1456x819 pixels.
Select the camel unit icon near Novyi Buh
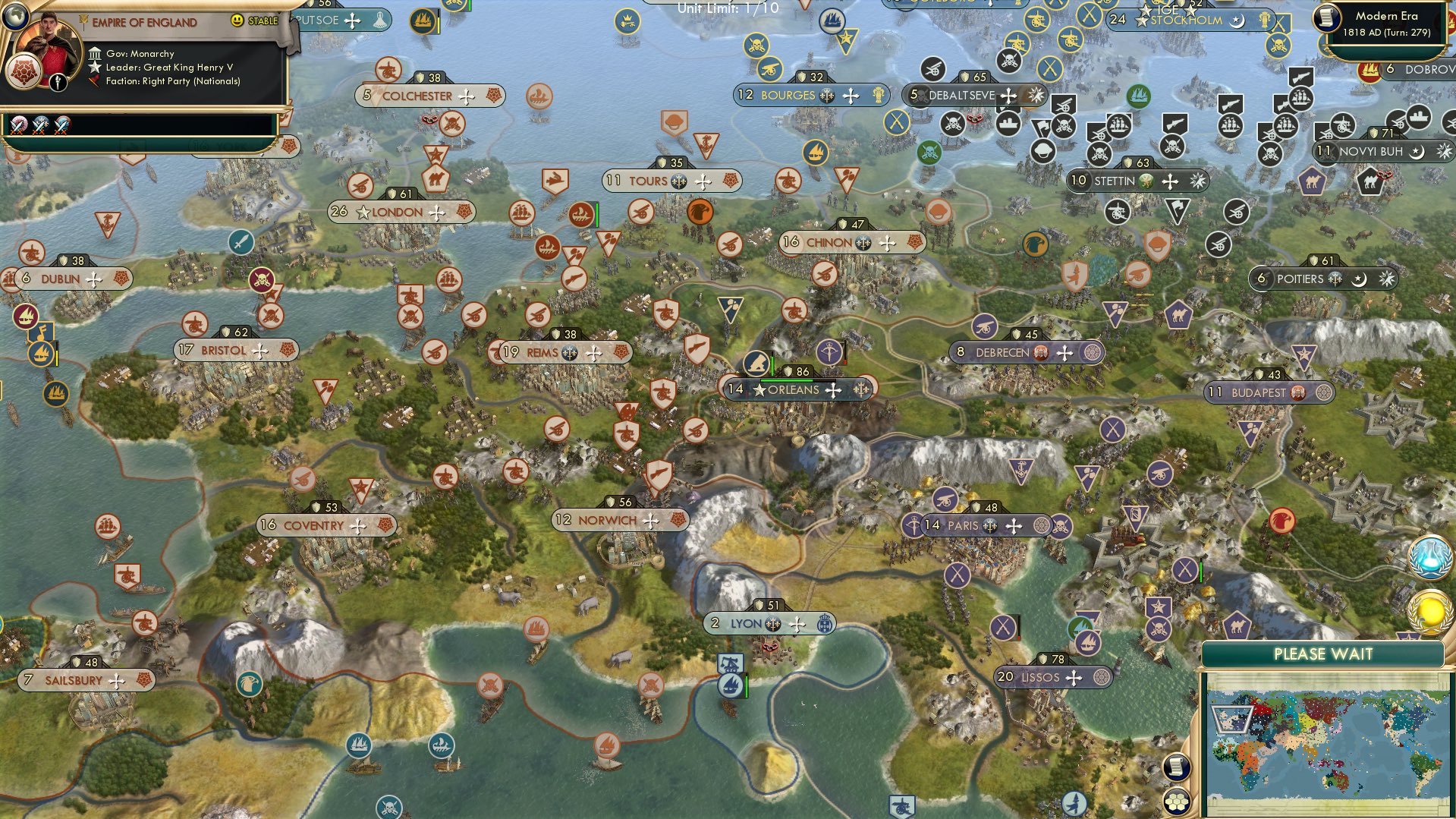coord(1370,180)
